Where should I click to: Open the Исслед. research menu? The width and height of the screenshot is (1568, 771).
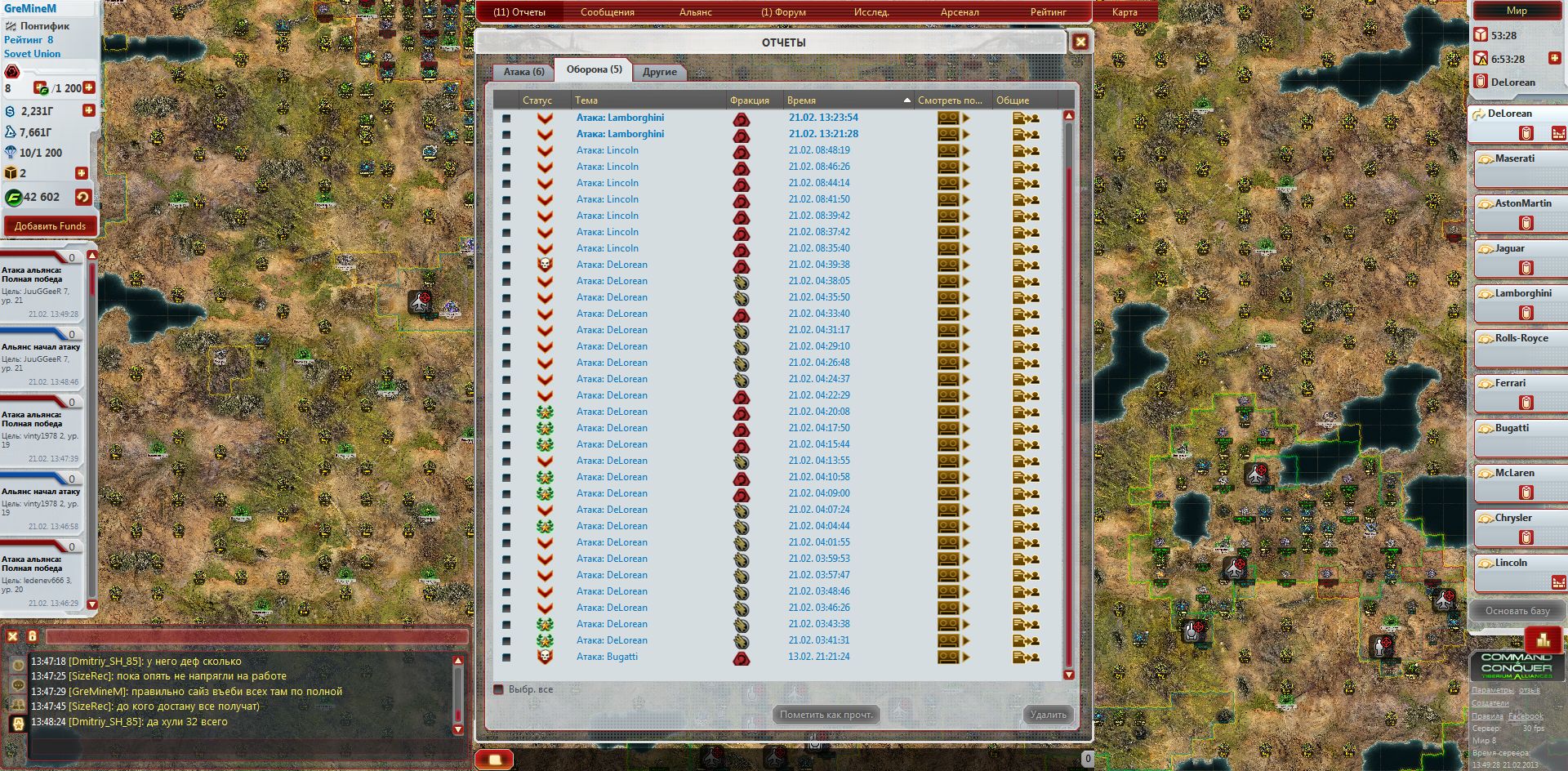[x=871, y=12]
